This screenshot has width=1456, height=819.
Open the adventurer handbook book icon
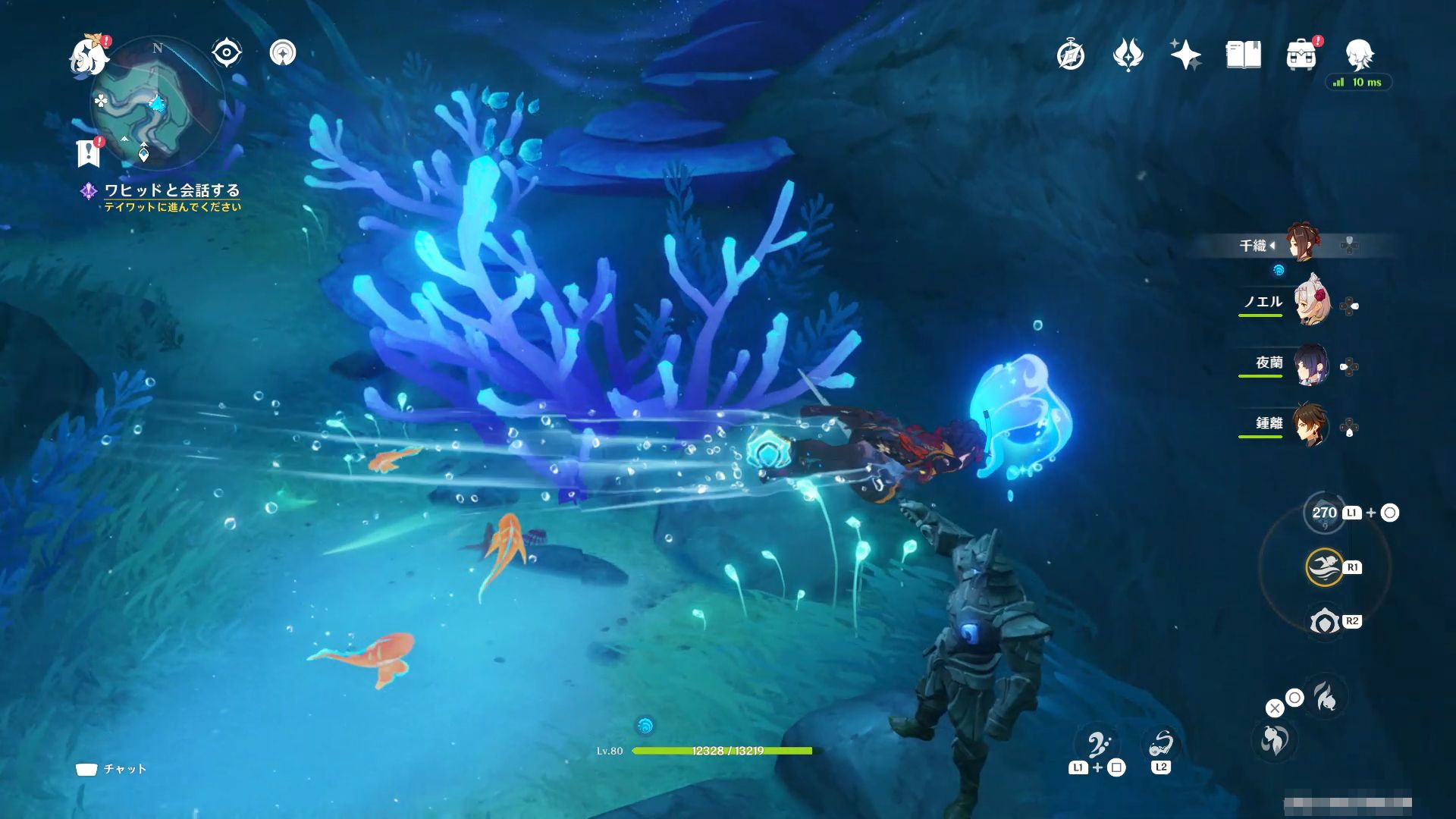[1243, 55]
